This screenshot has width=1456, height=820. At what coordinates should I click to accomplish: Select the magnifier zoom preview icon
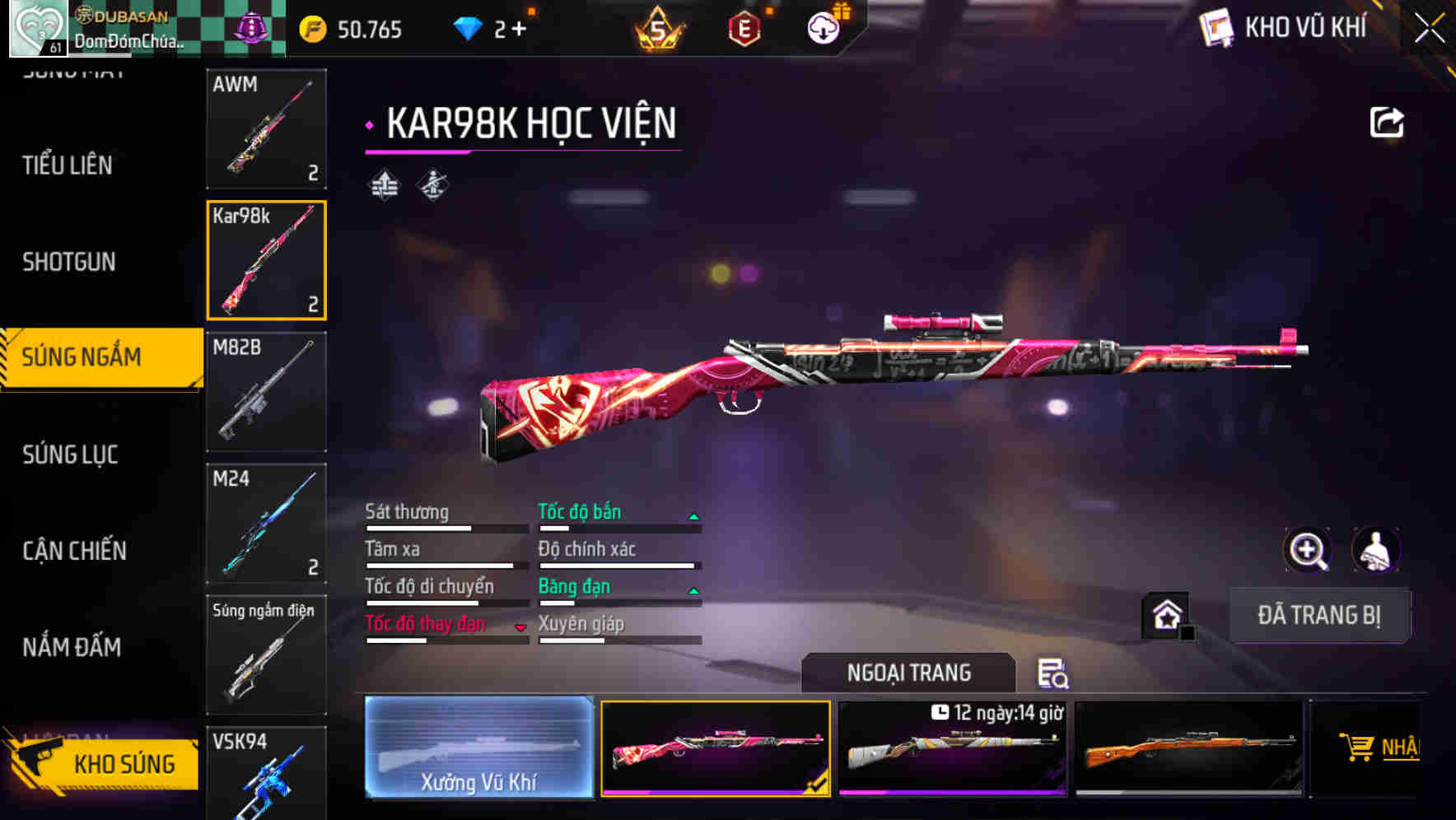pos(1308,549)
